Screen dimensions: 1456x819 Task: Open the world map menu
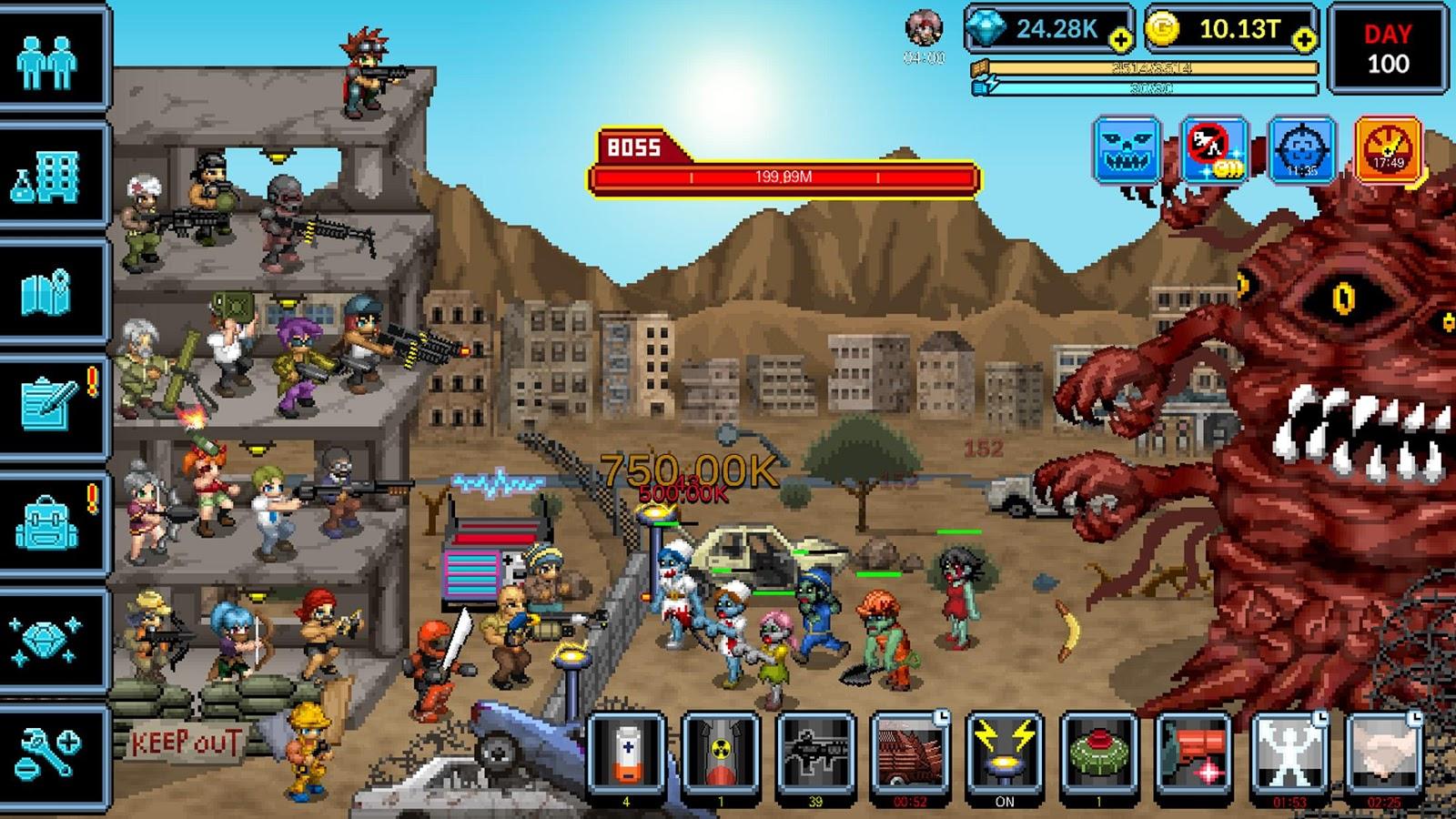coord(47,291)
